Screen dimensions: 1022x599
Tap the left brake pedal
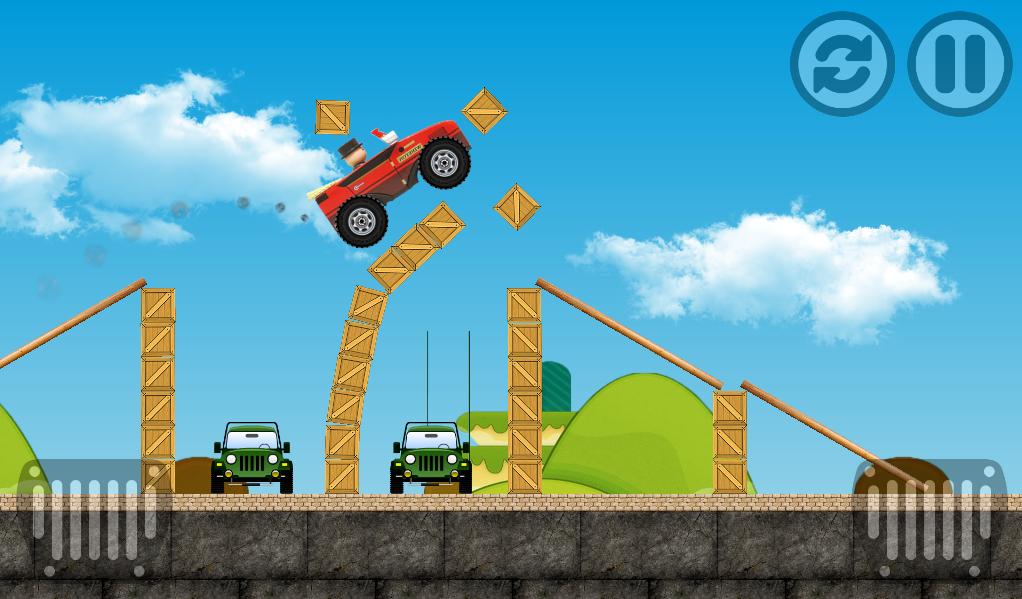[x=93, y=518]
